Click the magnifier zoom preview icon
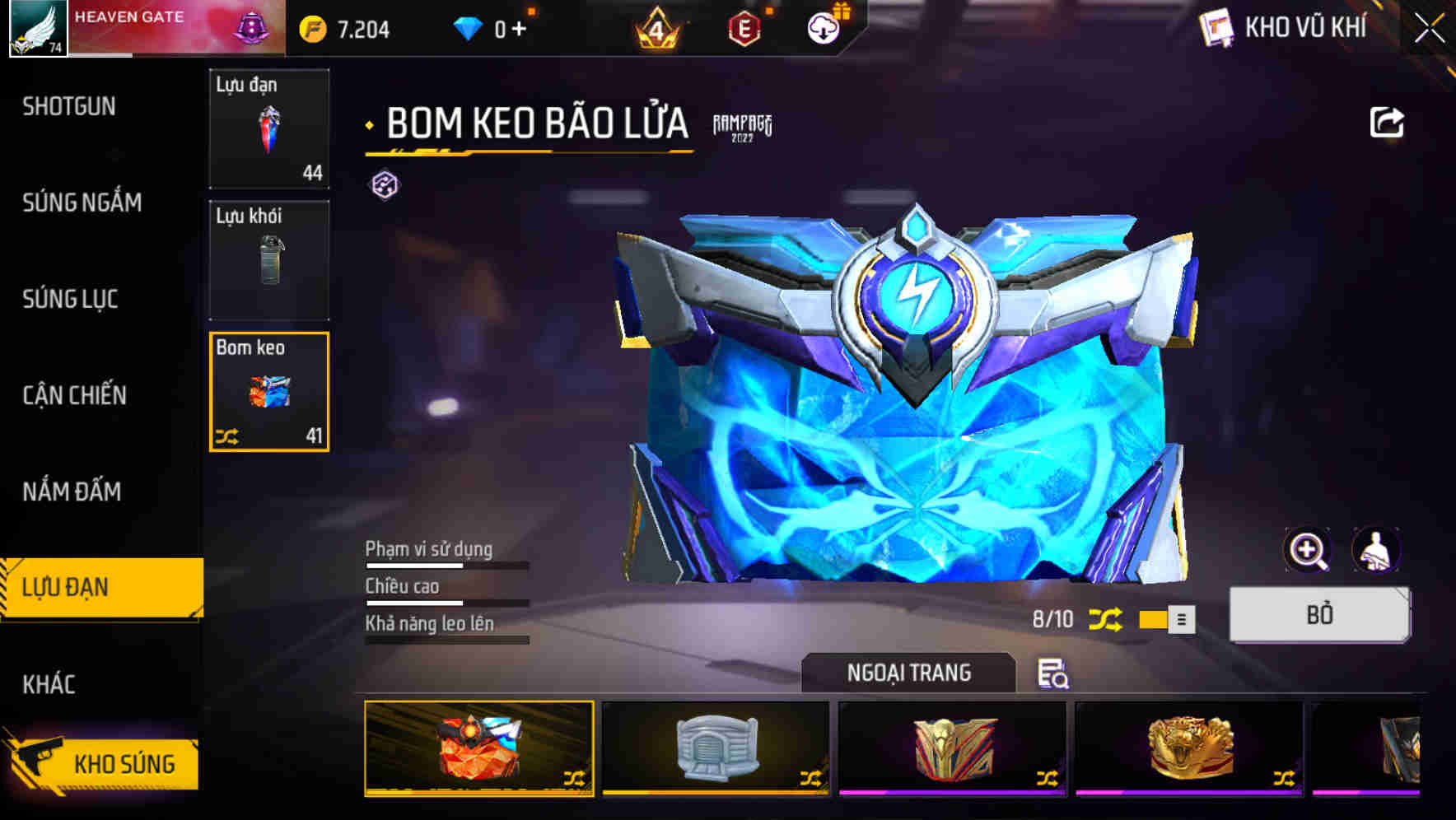 click(x=1308, y=550)
